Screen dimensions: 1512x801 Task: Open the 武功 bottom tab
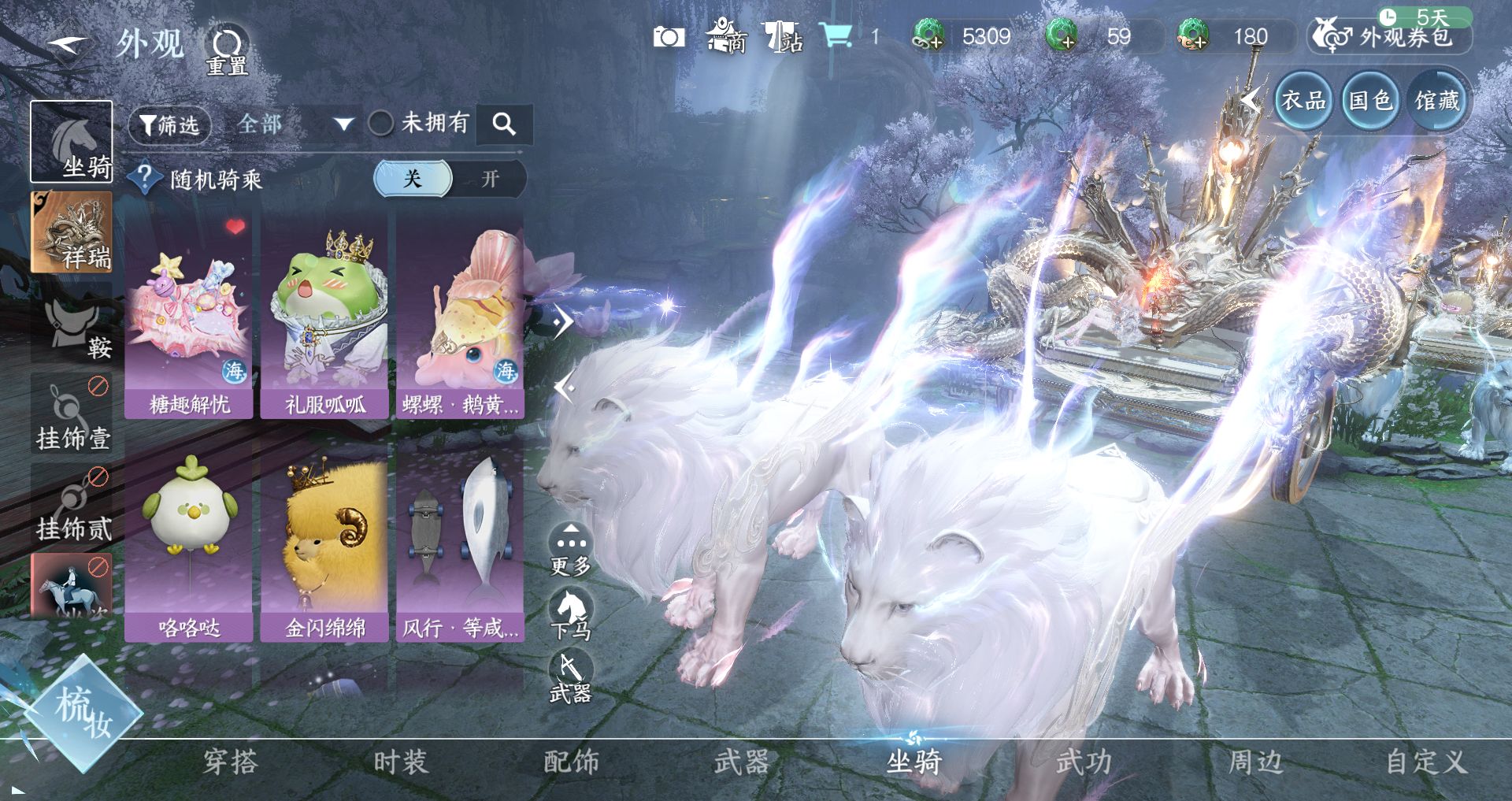[x=1084, y=762]
